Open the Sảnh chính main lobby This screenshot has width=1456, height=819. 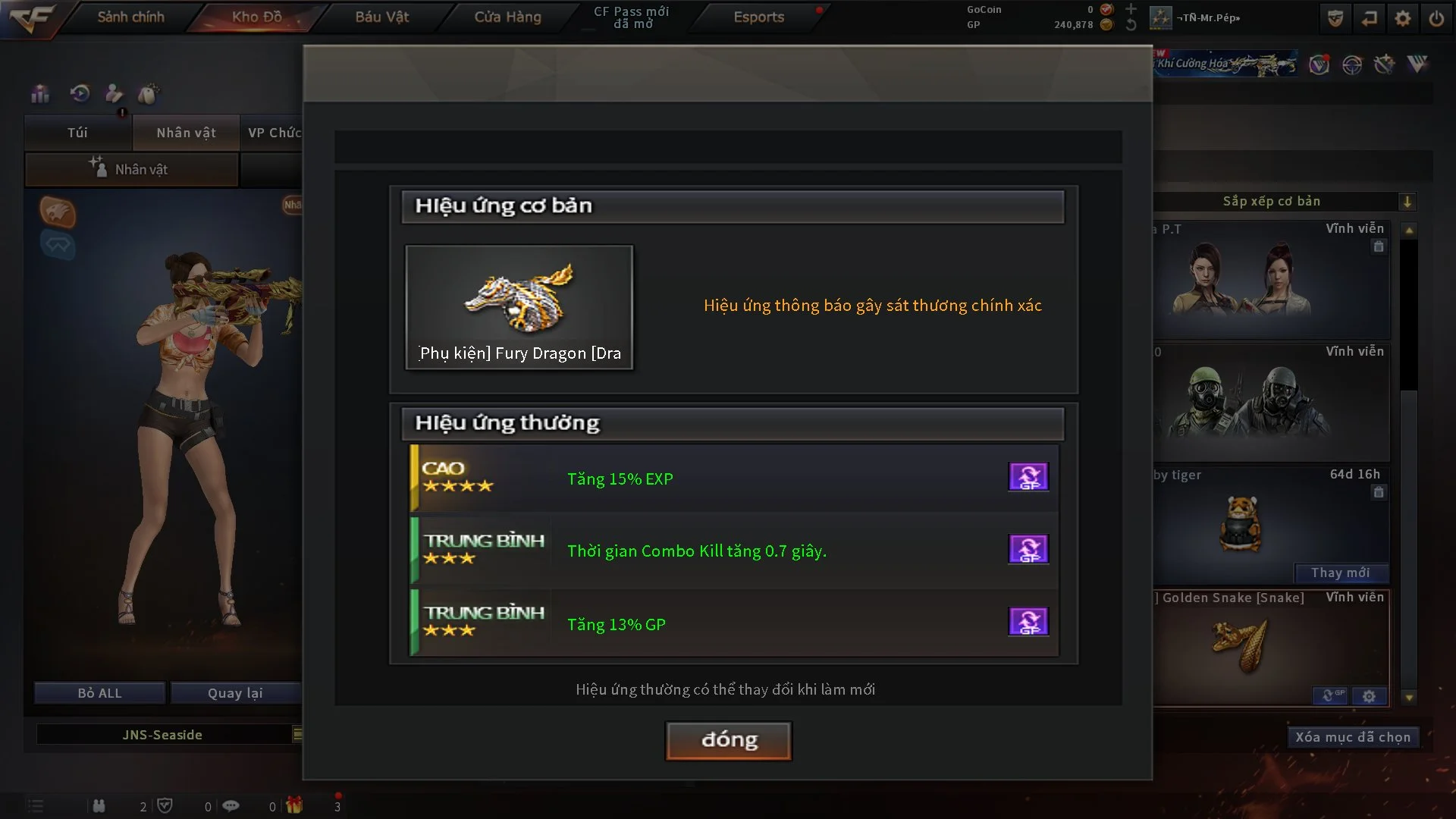pos(130,17)
